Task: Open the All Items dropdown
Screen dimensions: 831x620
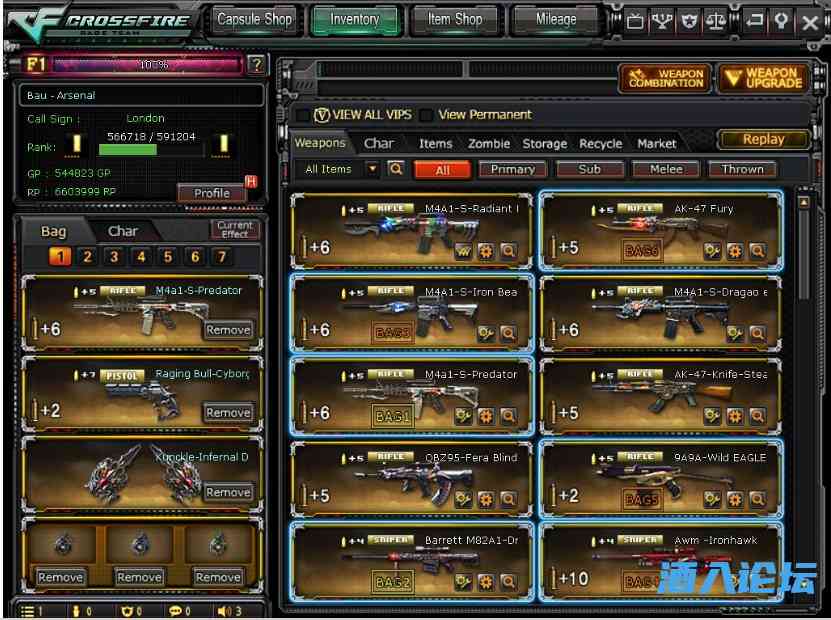Action: (x=372, y=170)
